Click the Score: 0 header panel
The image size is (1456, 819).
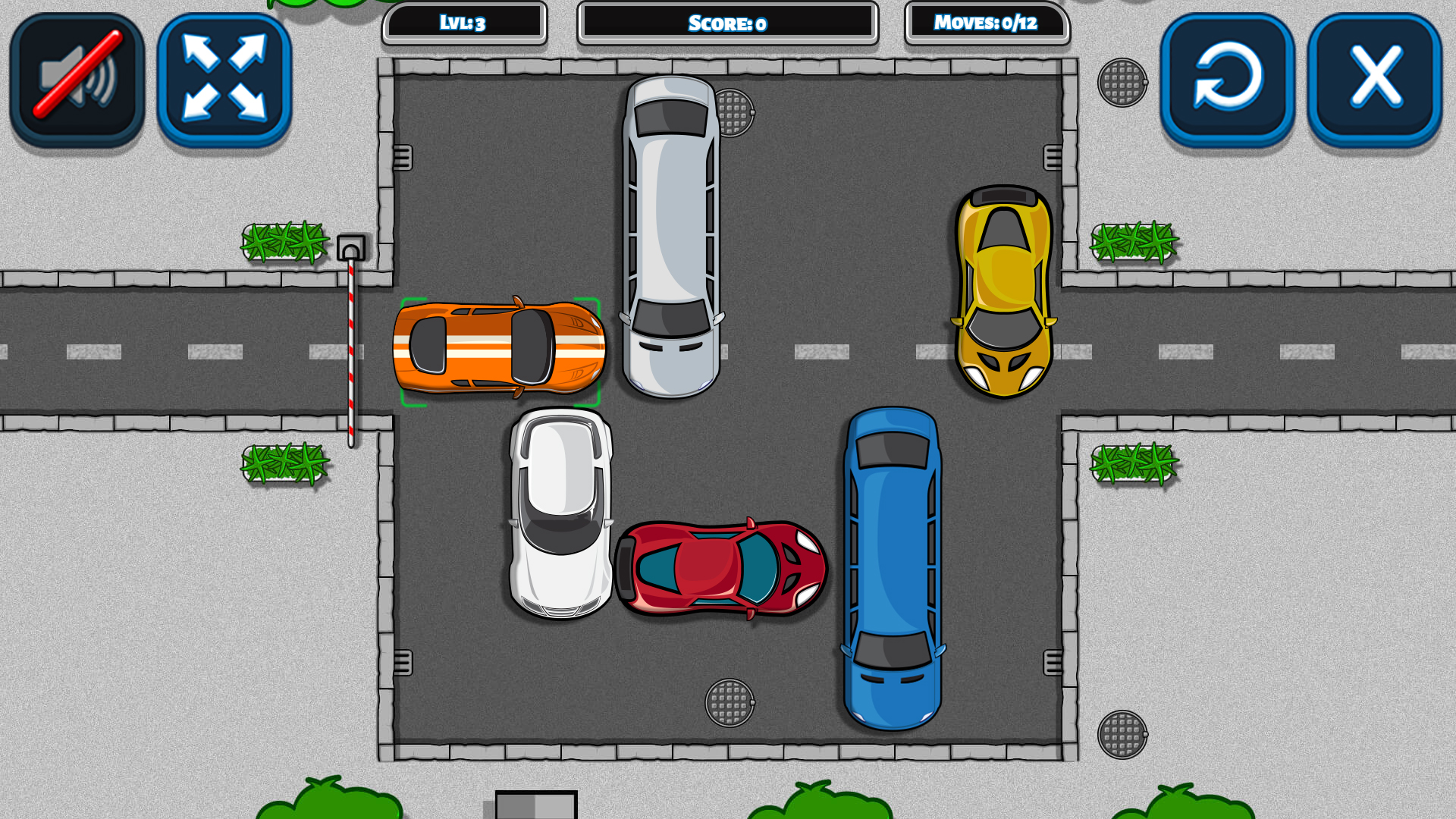pos(728,23)
